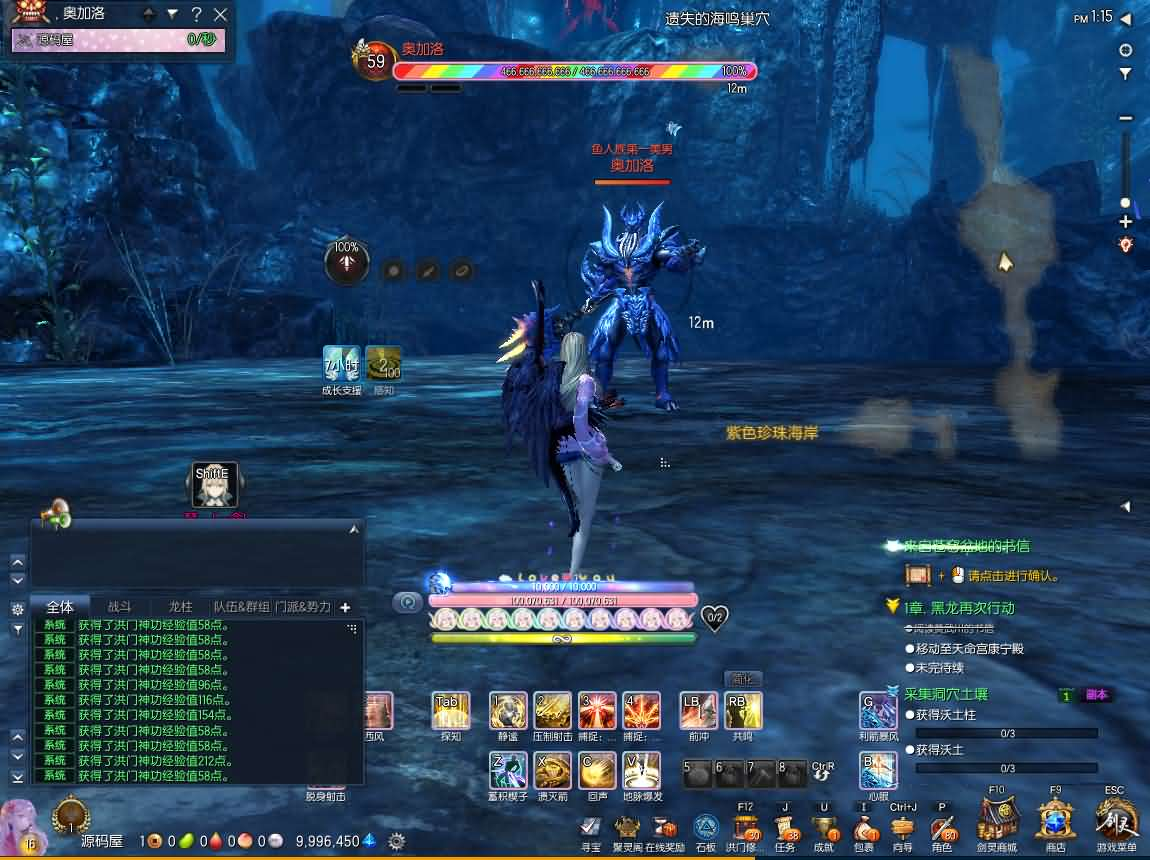Image resolution: width=1150 pixels, height=860 pixels.
Task: Open the 任务 quest journal
Action: 785,829
